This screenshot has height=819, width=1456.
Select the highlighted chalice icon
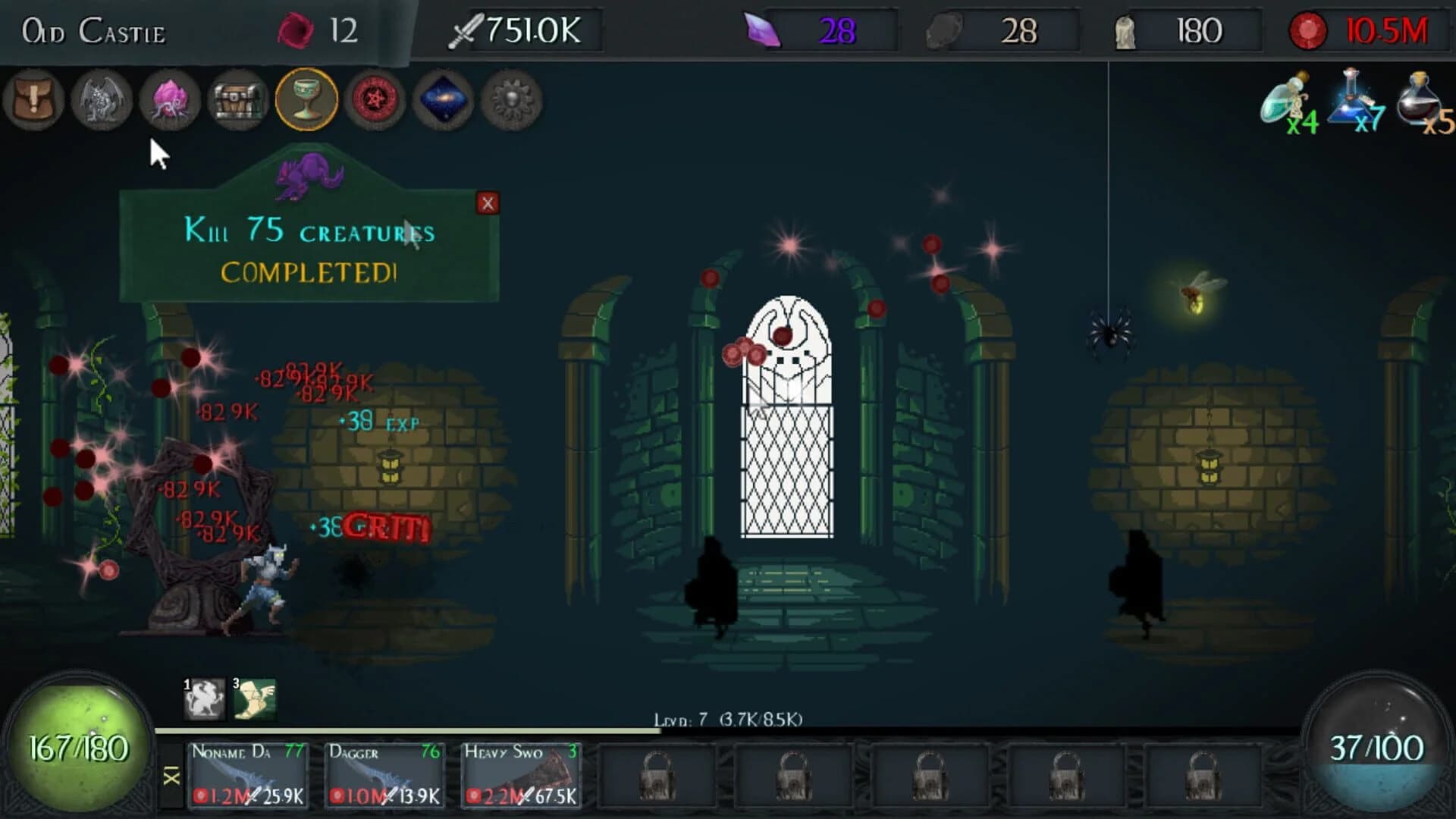tap(303, 101)
